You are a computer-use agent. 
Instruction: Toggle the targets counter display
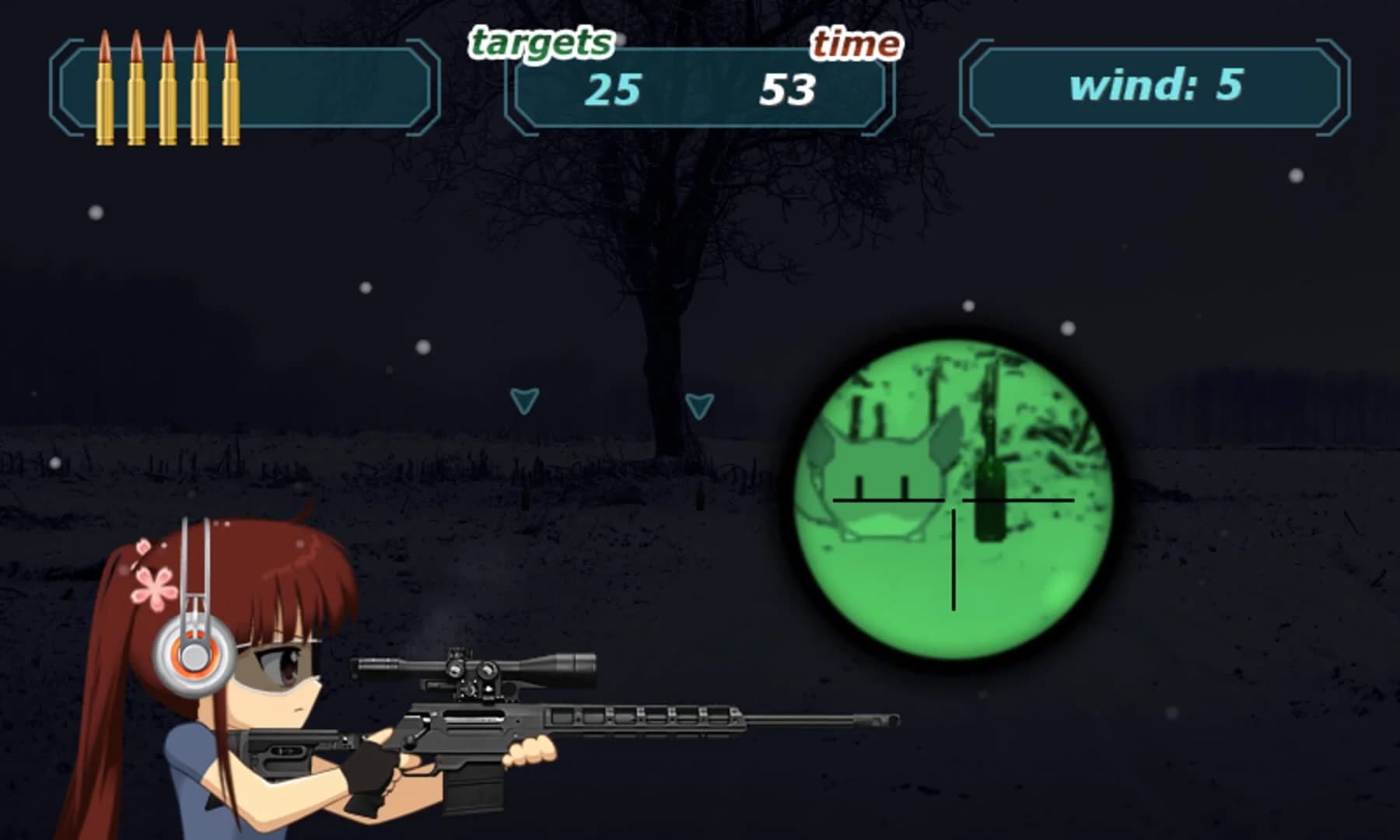614,89
